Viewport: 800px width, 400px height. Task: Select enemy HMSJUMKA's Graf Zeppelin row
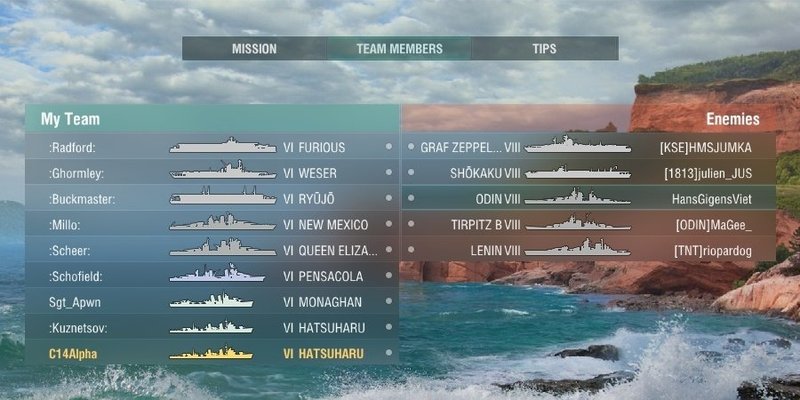pos(590,147)
